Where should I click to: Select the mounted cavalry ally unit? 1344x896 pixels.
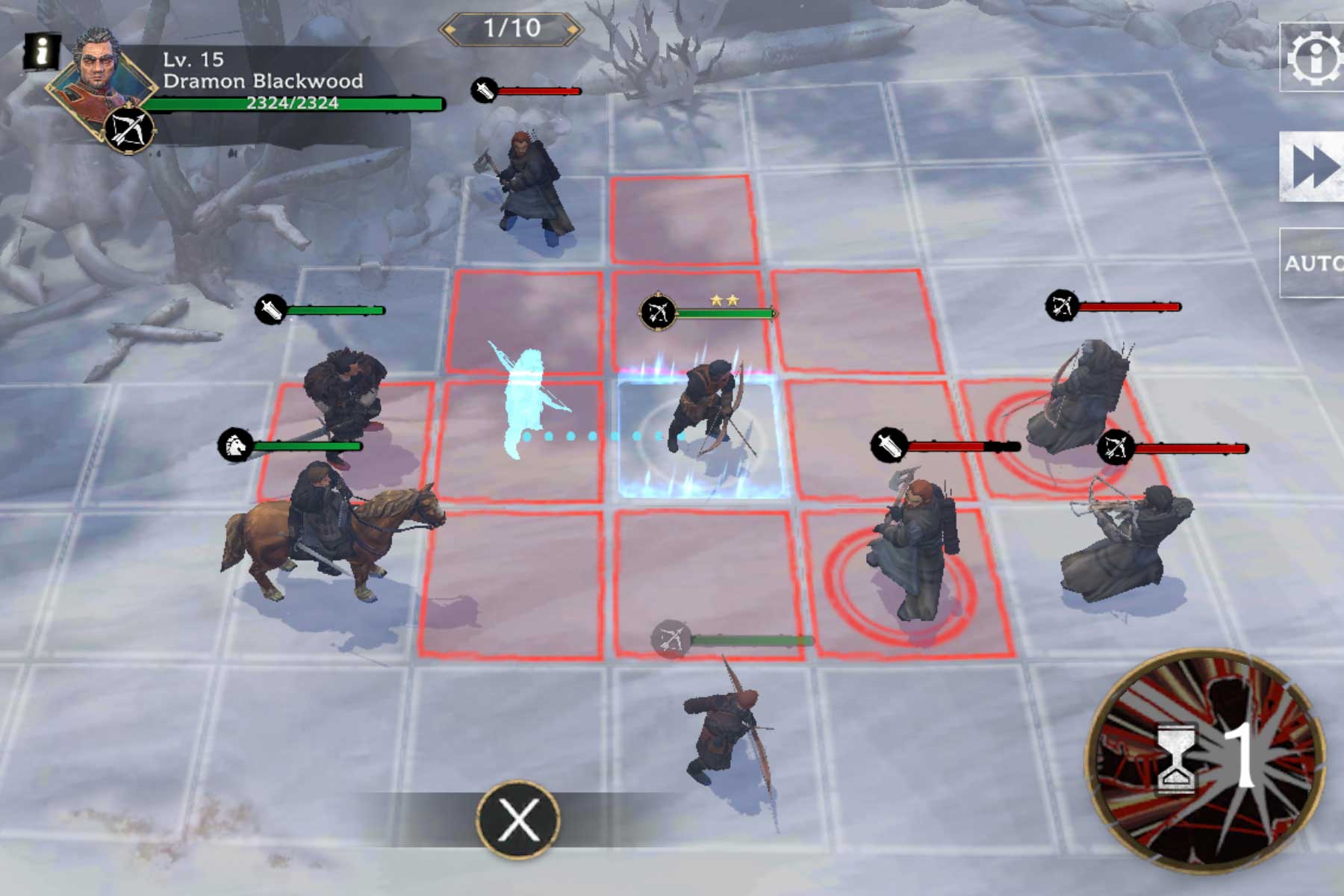(329, 530)
